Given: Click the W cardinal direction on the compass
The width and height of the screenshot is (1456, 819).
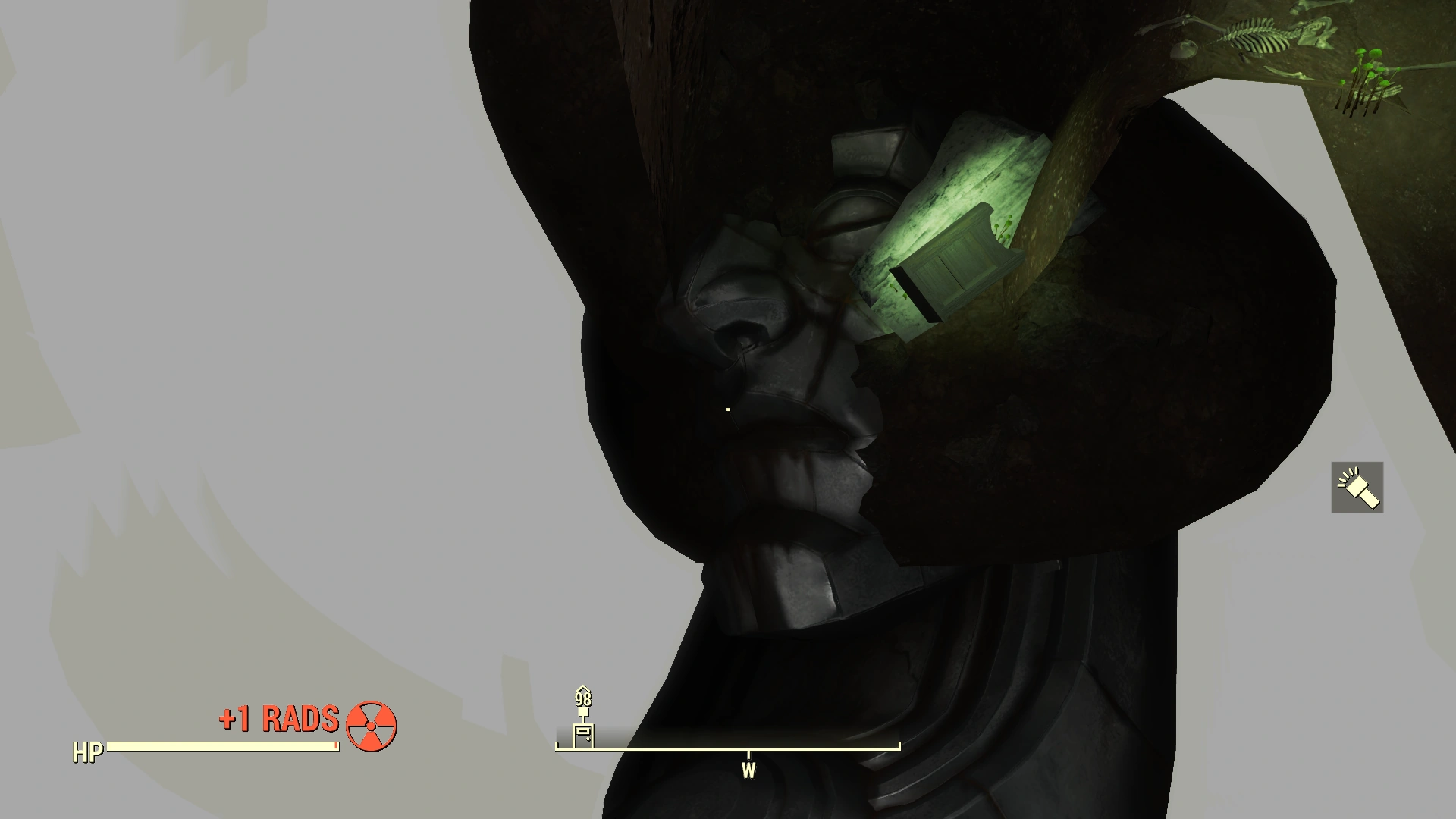Looking at the screenshot, I should pos(750,768).
